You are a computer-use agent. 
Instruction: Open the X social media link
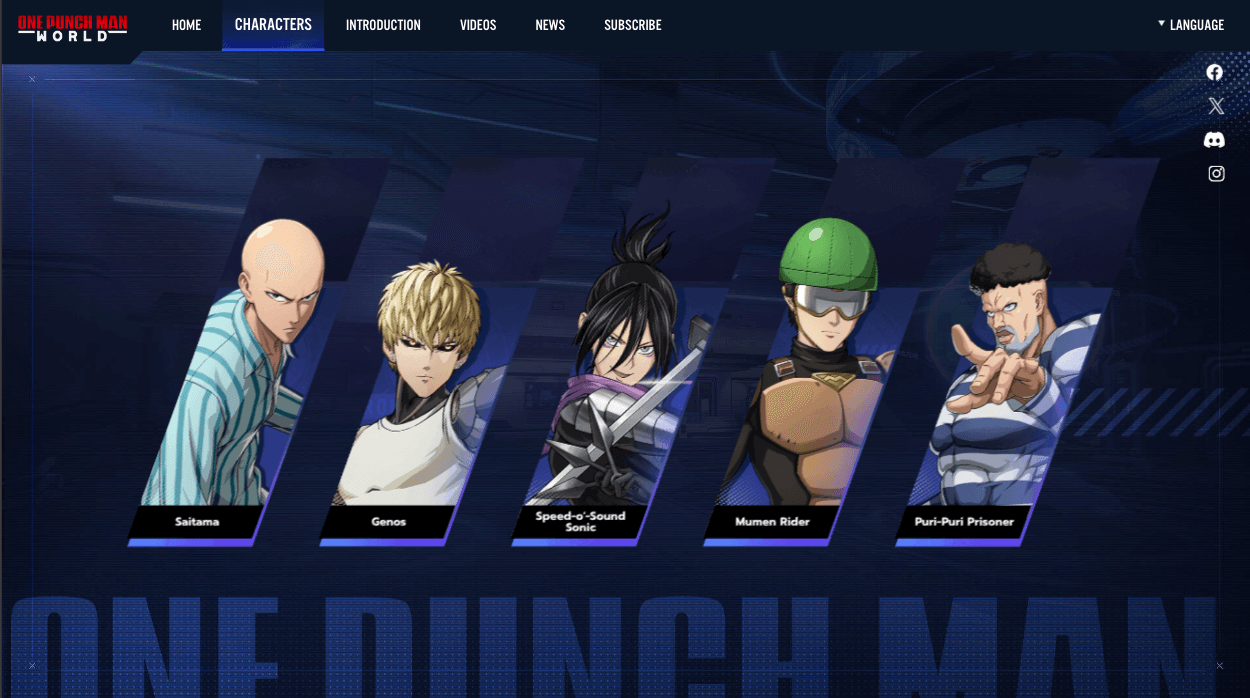click(x=1215, y=106)
